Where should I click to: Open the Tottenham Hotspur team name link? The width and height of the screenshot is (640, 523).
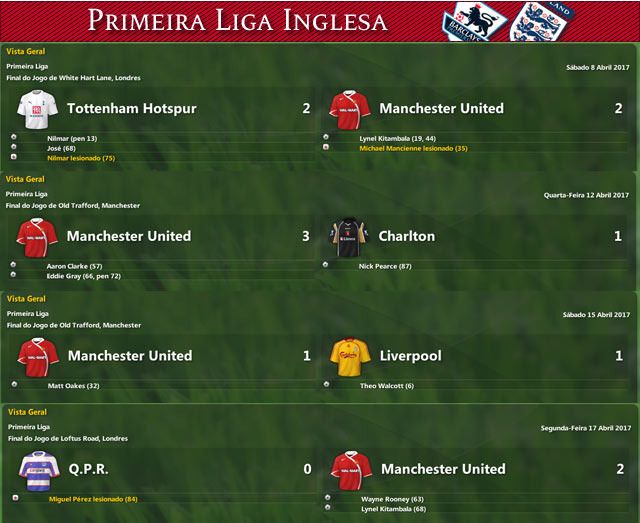pyautogui.click(x=131, y=108)
